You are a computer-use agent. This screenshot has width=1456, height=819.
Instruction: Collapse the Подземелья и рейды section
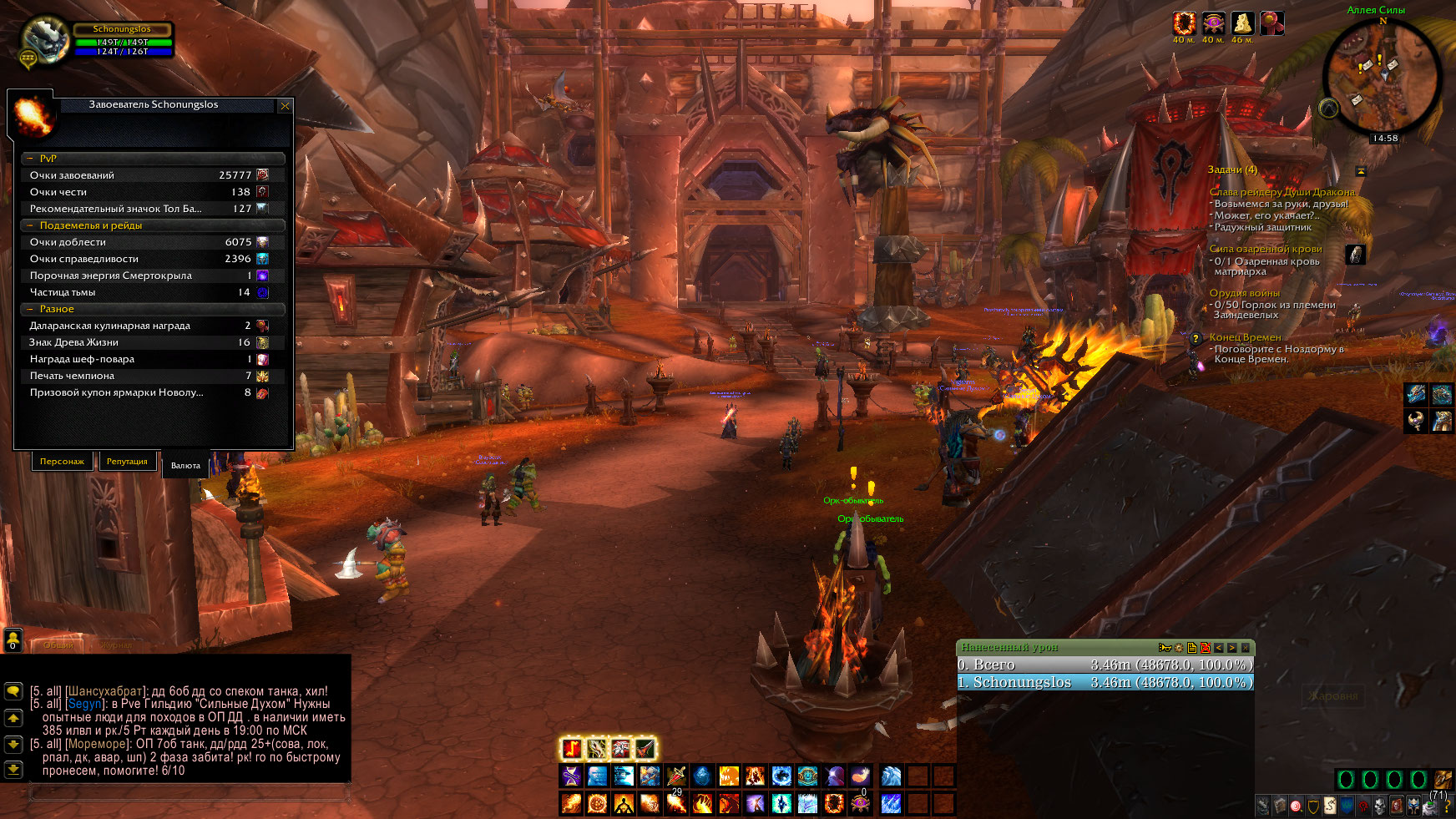(x=30, y=225)
